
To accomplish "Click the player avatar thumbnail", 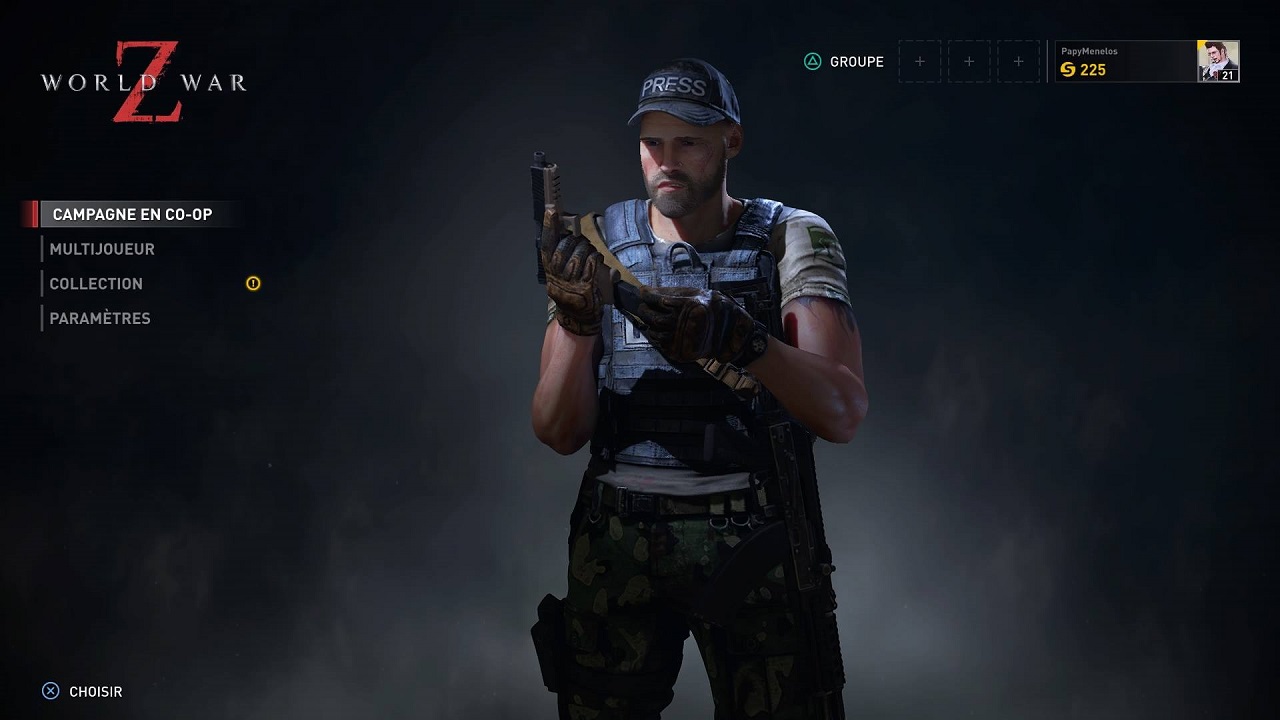I will [1218, 61].
